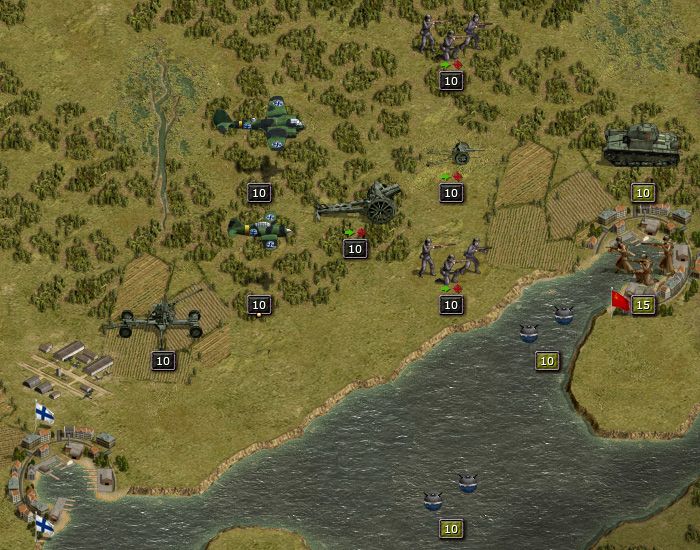The image size is (700, 550).
Task: Select the twin-engine bomber aircraft unit
Action: pos(258,124)
